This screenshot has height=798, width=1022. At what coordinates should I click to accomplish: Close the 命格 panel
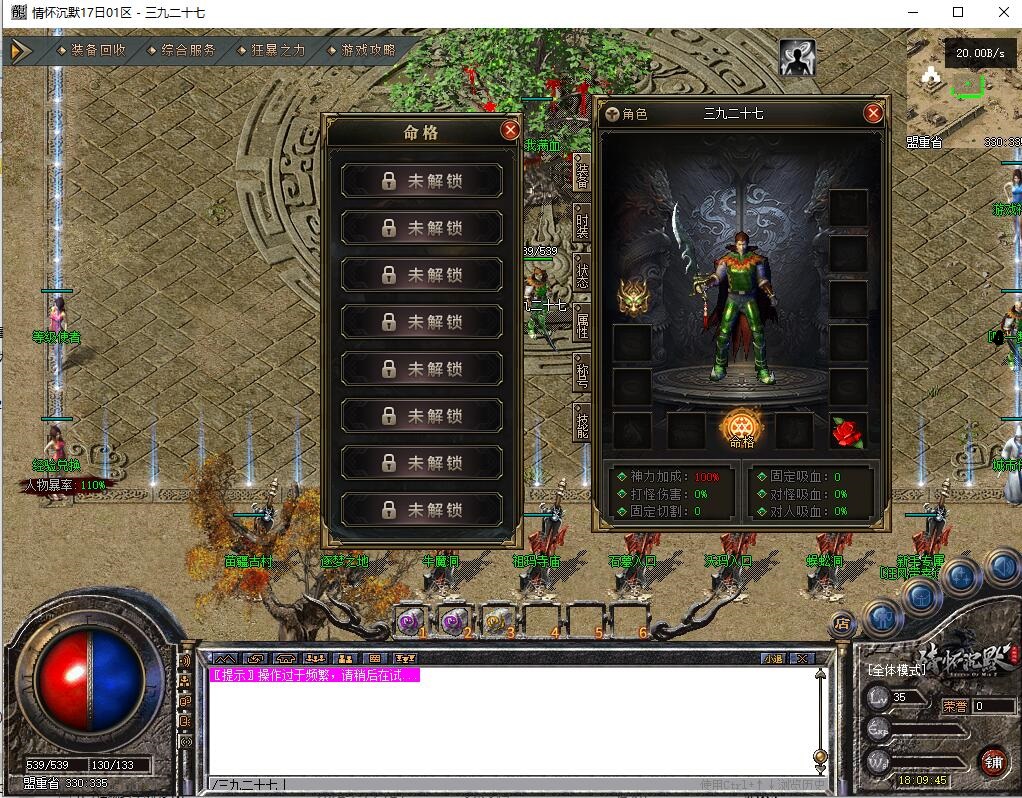pos(510,130)
